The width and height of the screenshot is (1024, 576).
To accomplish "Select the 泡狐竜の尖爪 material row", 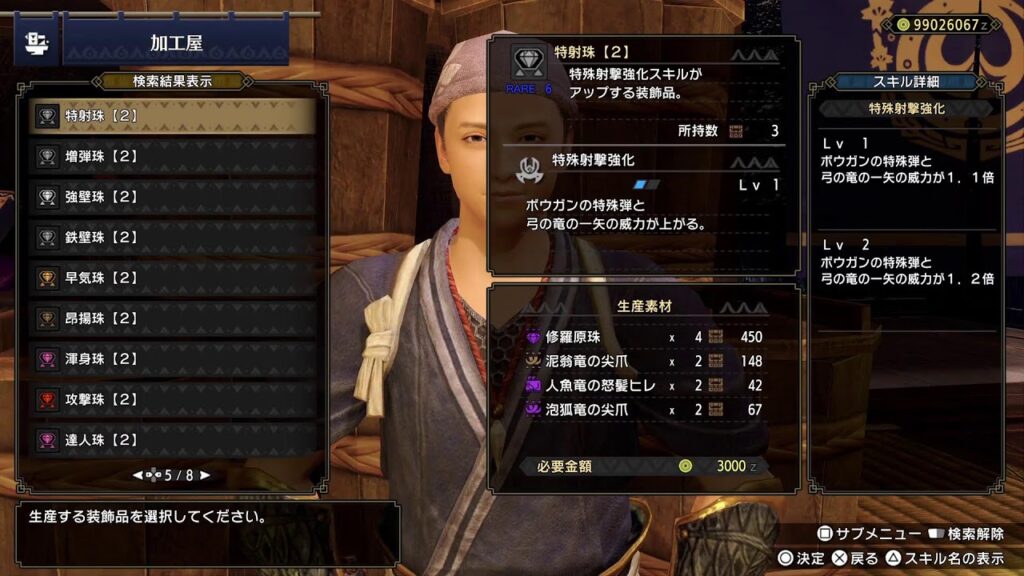I will pos(640,409).
